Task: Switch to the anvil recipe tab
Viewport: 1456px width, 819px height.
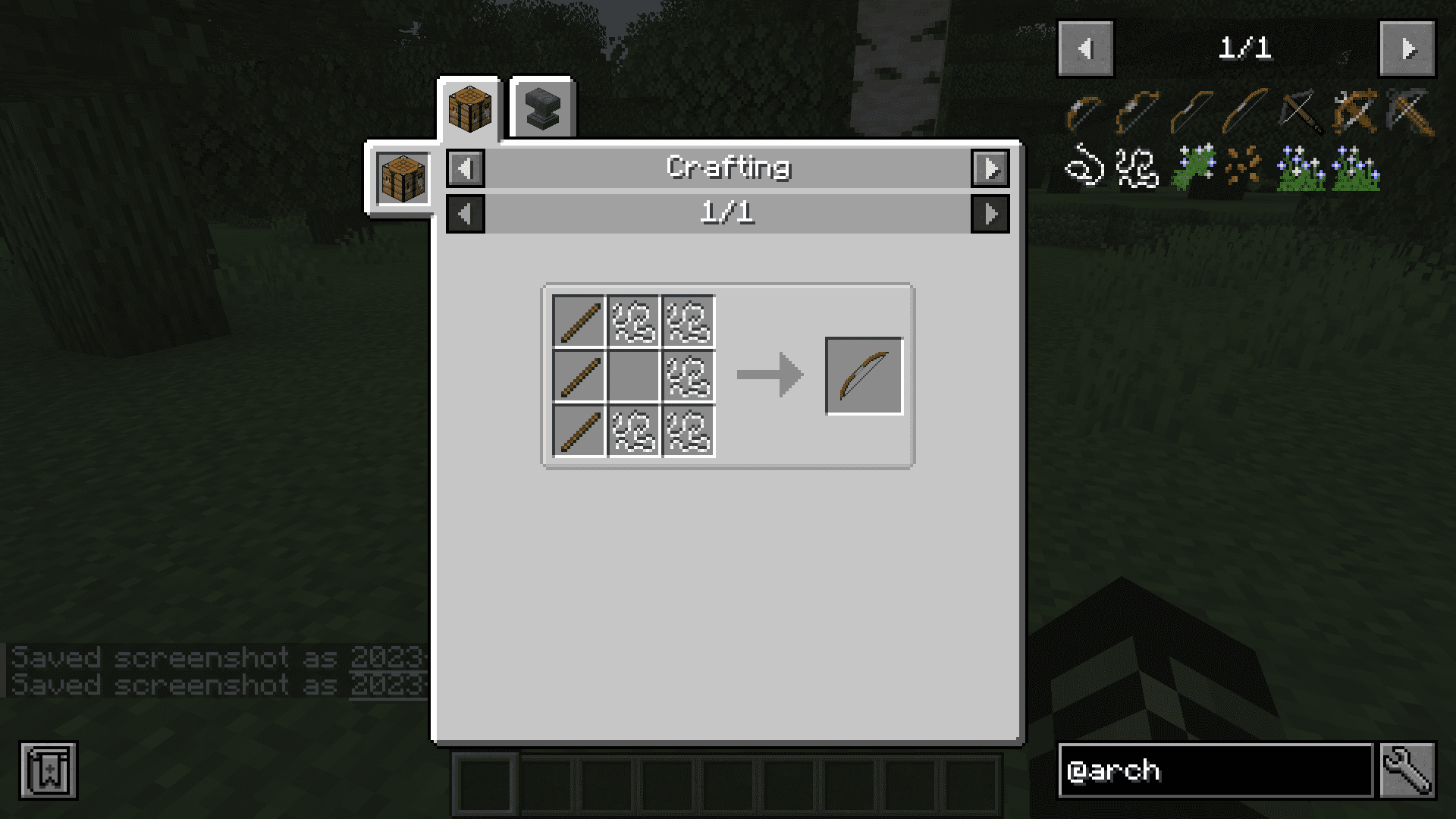Action: (542, 108)
